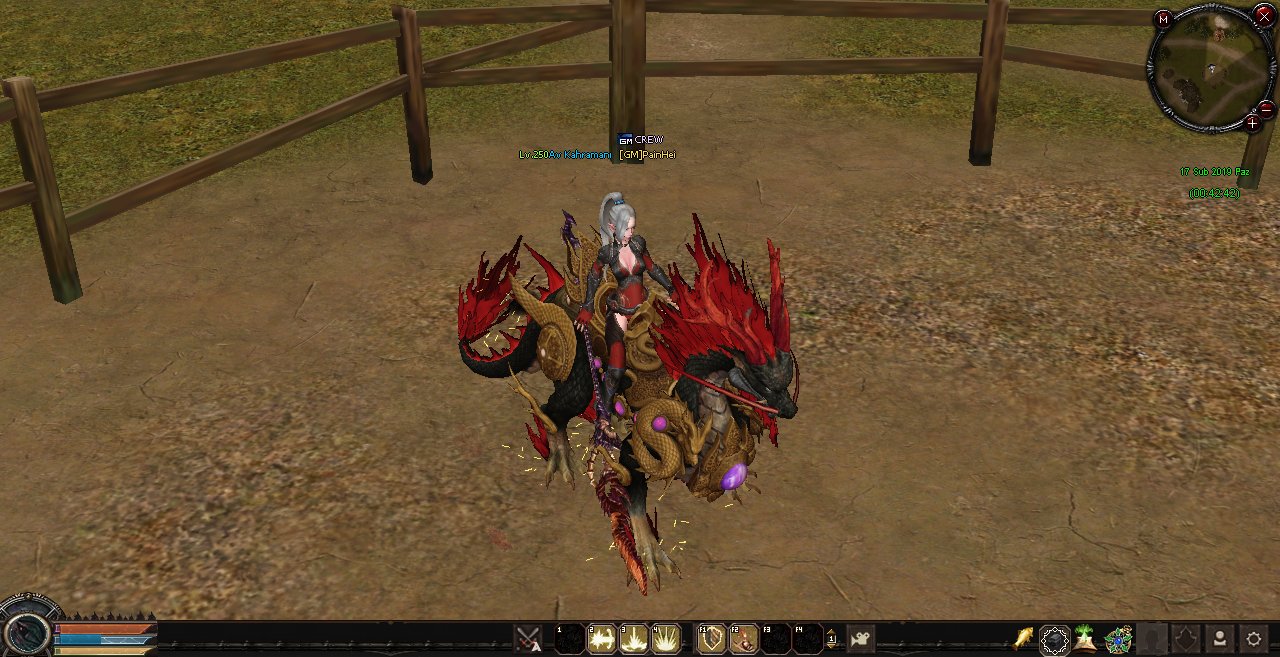
Task: Switch quickslot page with the arrow stepper
Action: (831, 638)
